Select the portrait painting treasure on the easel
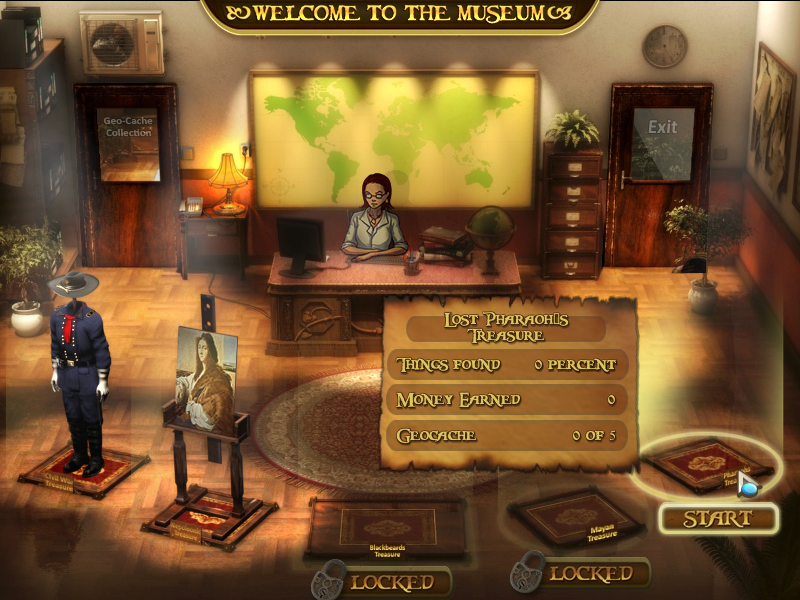 (204, 378)
